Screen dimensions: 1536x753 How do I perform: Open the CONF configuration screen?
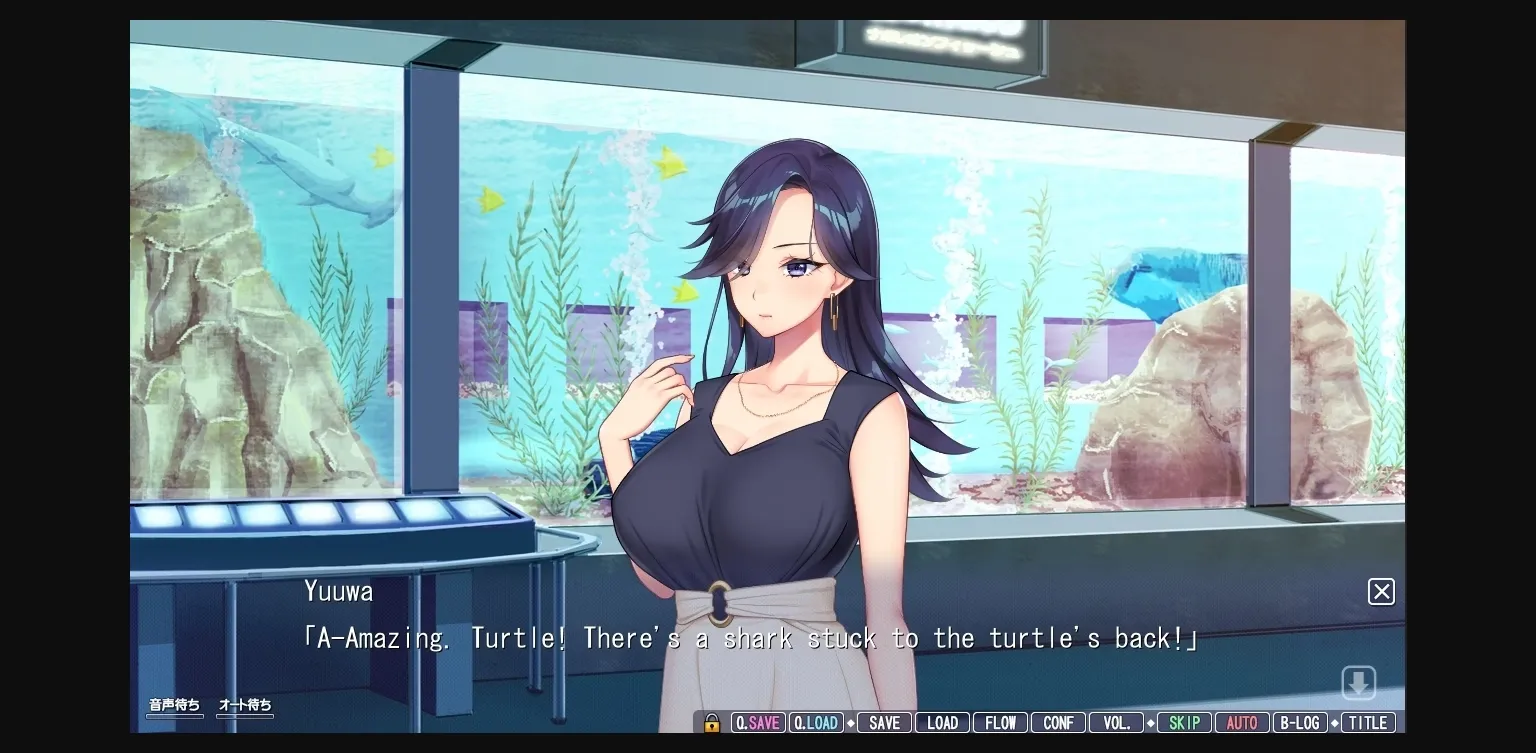click(1058, 722)
